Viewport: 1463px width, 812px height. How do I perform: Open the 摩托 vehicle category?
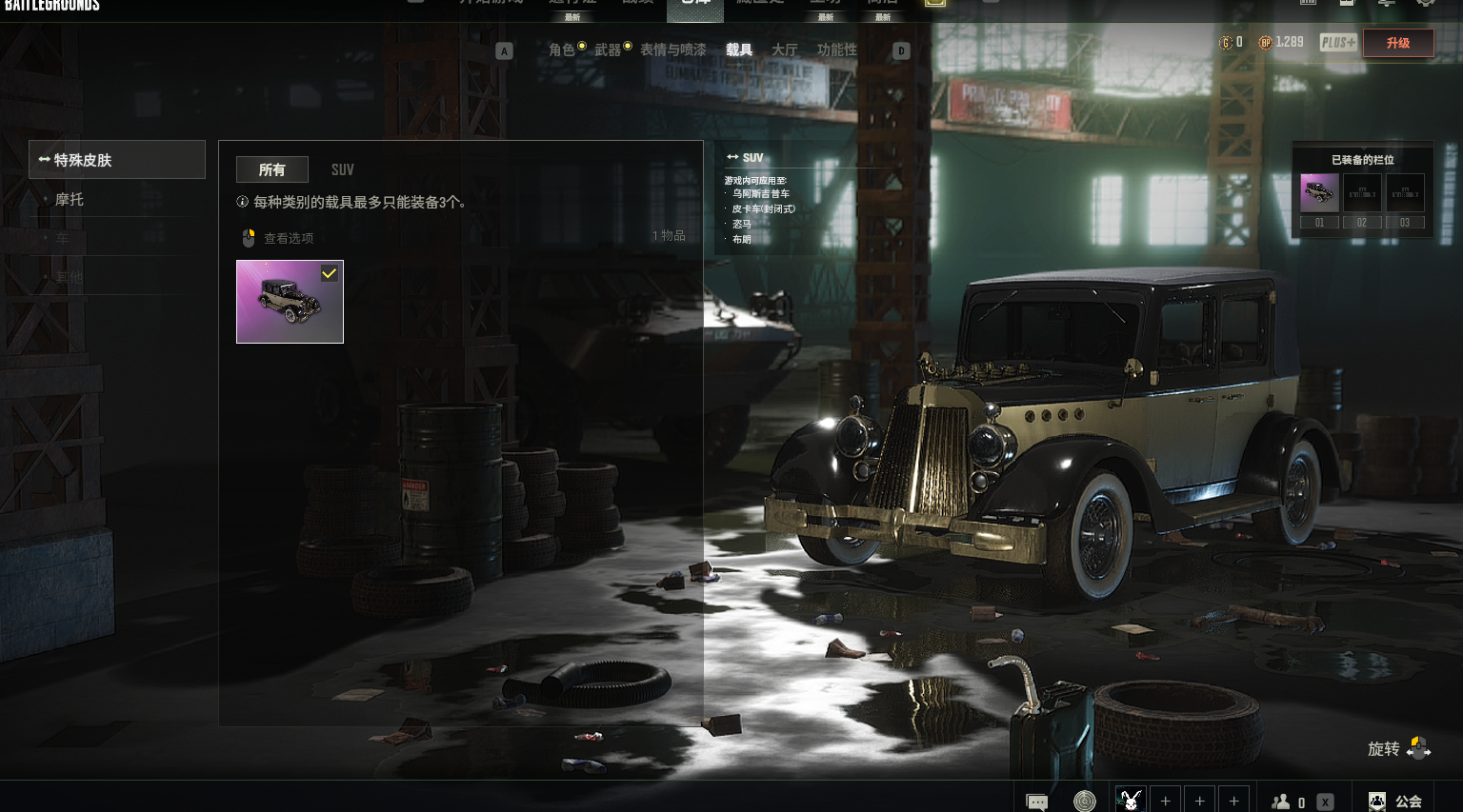pos(70,199)
